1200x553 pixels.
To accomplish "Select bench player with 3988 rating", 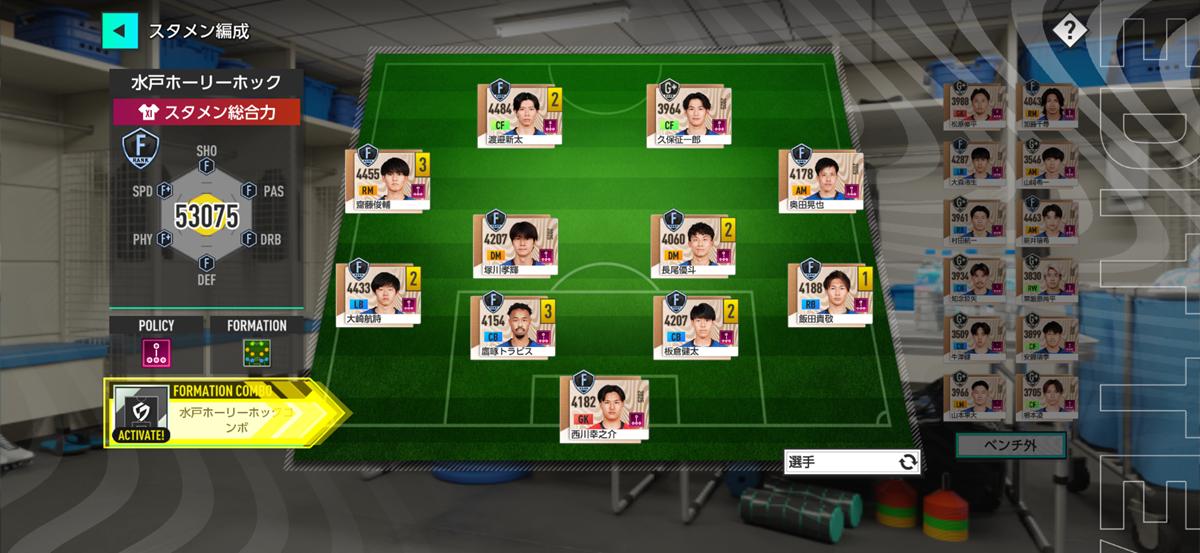I will coord(974,107).
